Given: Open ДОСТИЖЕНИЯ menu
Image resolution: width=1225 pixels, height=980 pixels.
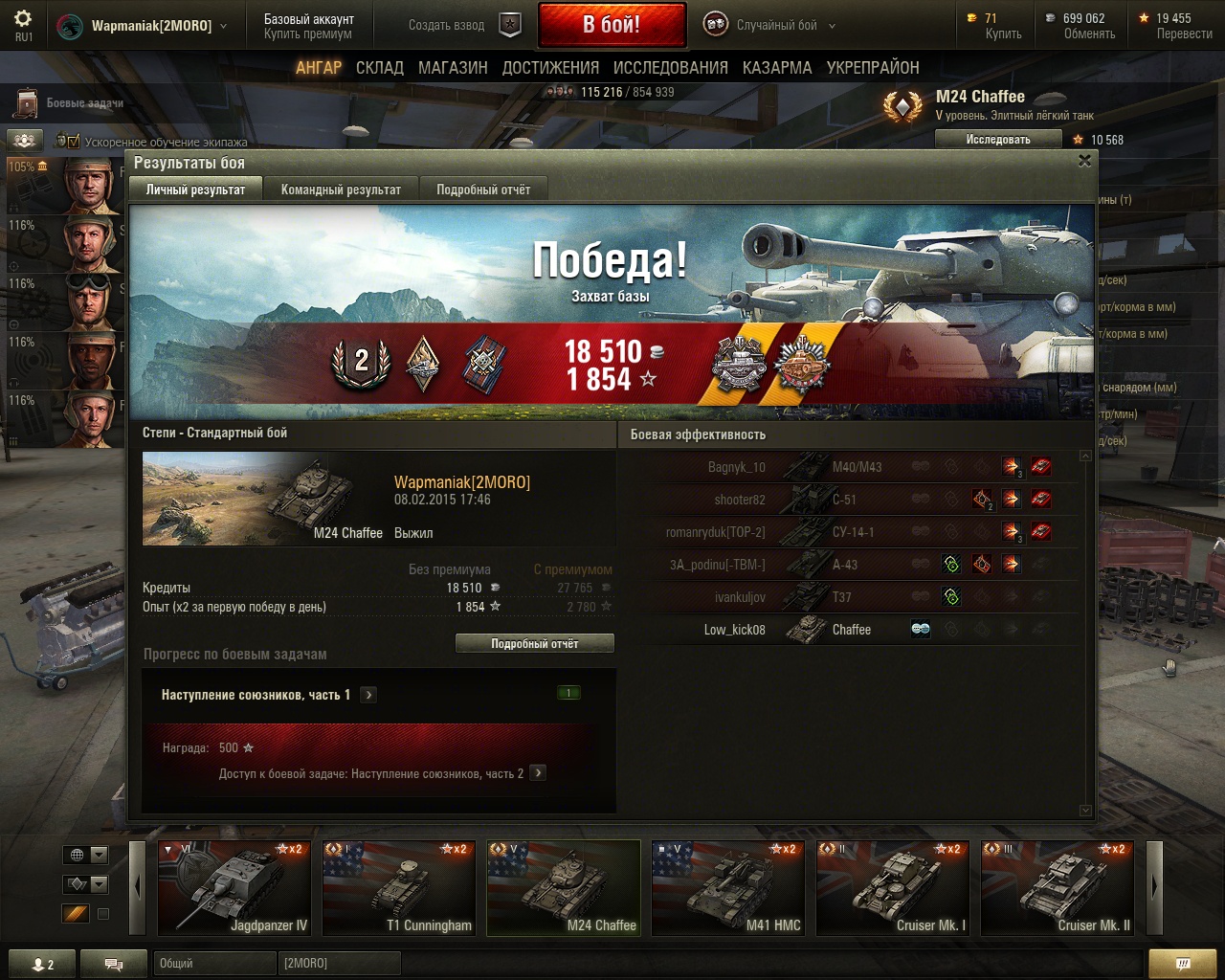Looking at the screenshot, I should click(550, 68).
